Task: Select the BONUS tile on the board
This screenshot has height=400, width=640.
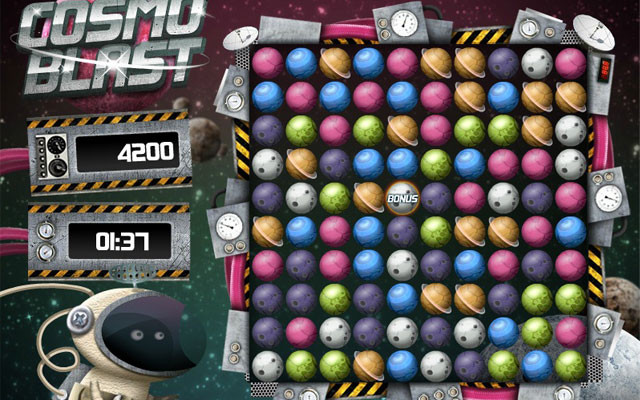Action: pos(401,197)
